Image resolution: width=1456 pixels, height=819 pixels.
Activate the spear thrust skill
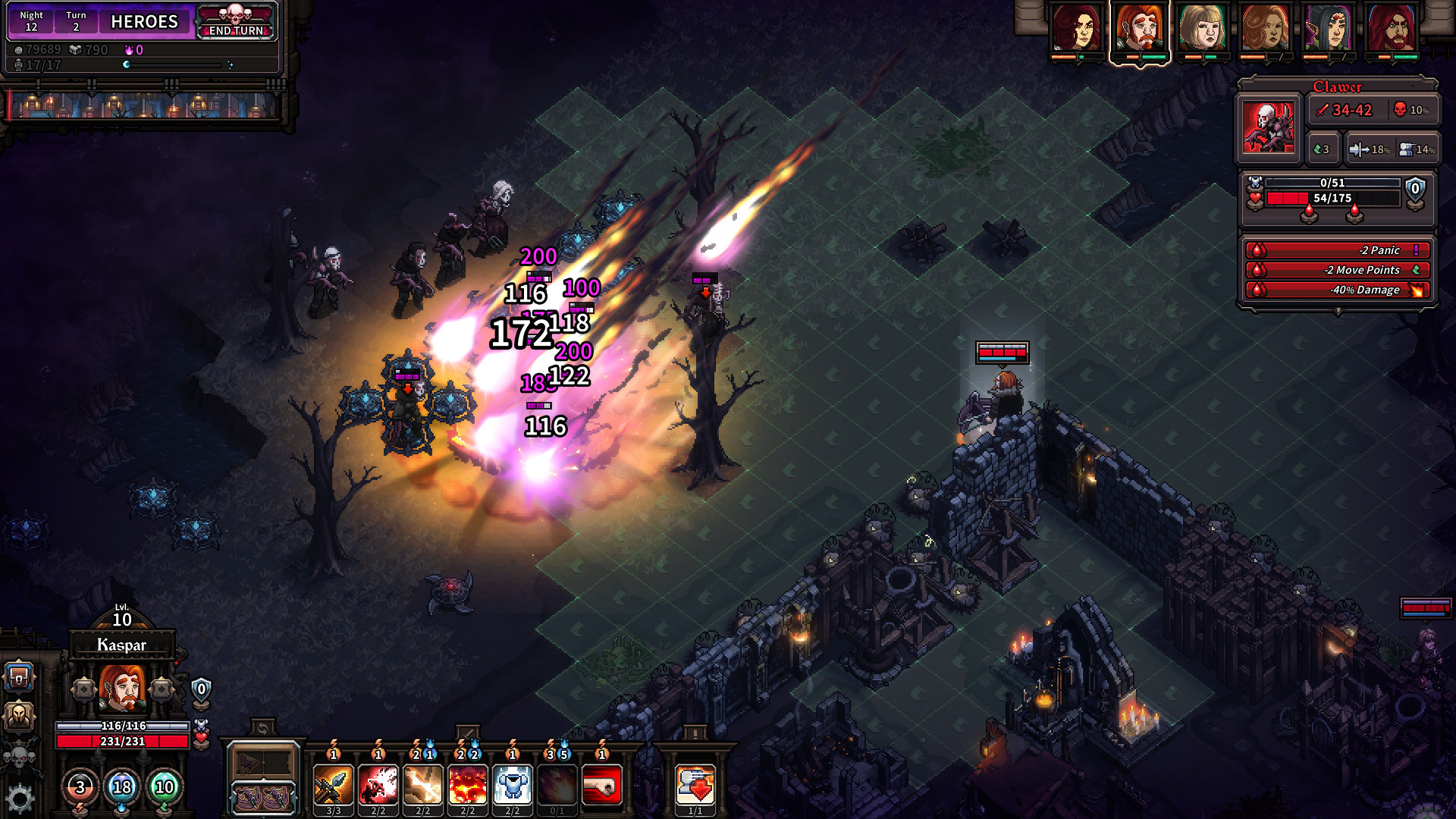333,785
